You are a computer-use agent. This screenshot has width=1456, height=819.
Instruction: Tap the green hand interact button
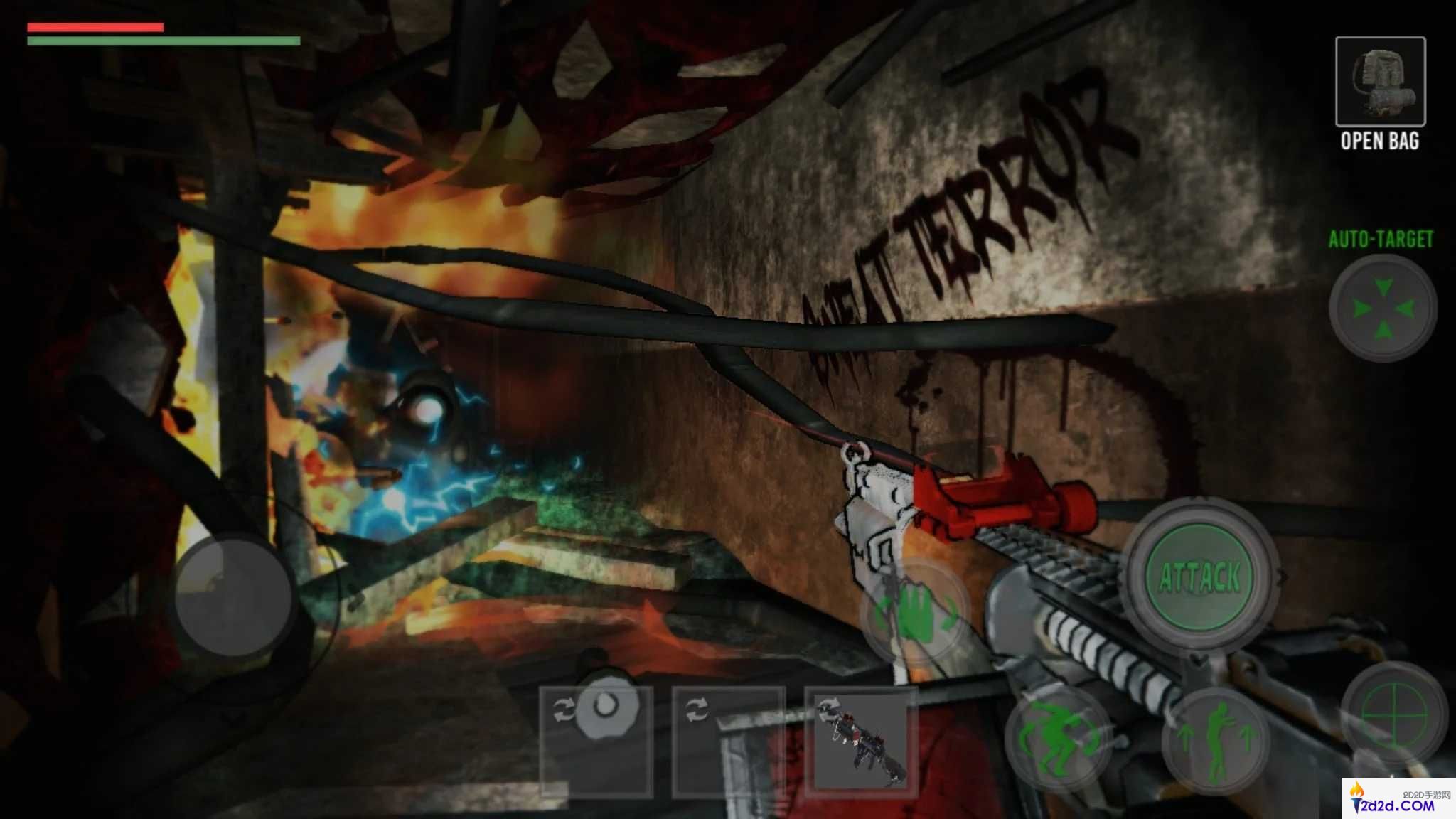point(914,614)
